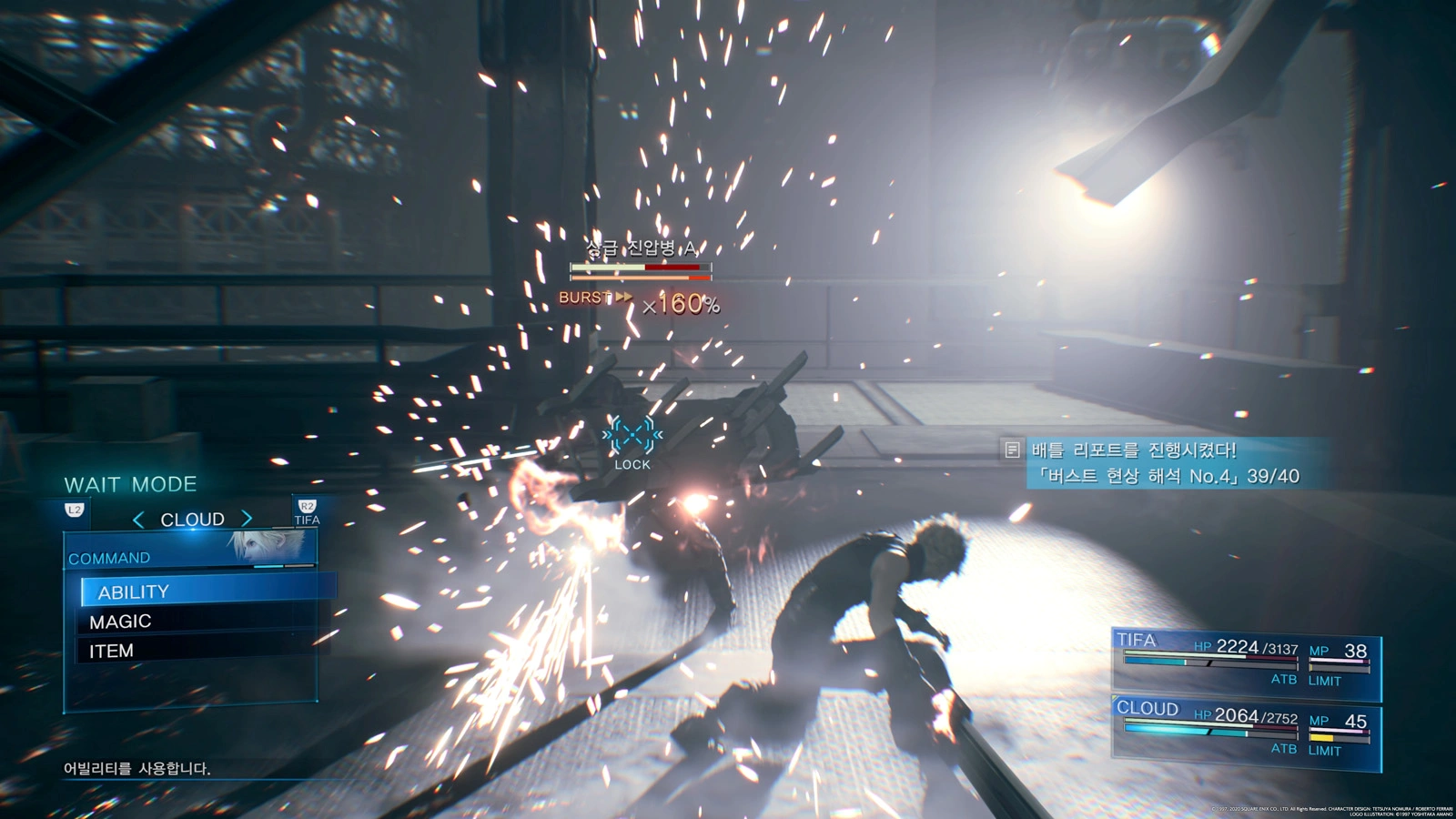Select the ABILITY command

coord(134,591)
